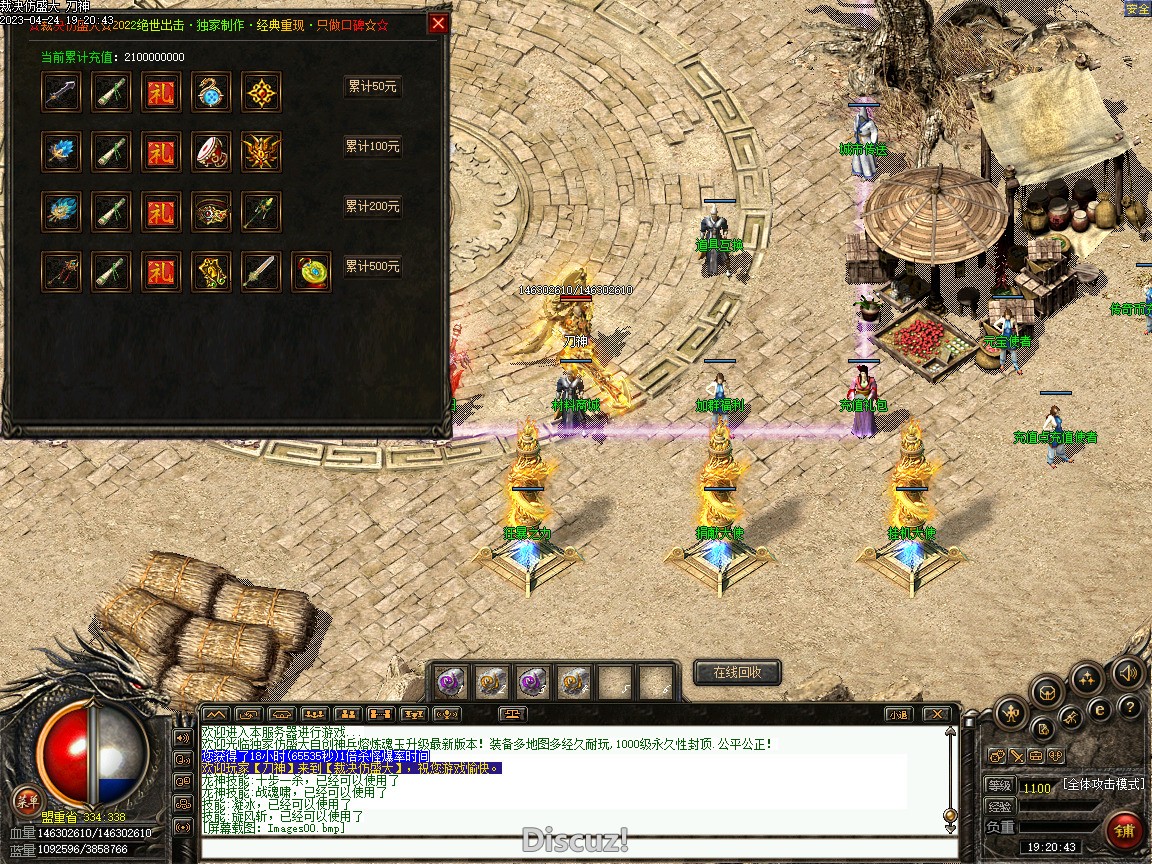Viewport: 1152px width, 864px height.
Task: Close the cumulative recharge reward panel
Action: [x=437, y=24]
